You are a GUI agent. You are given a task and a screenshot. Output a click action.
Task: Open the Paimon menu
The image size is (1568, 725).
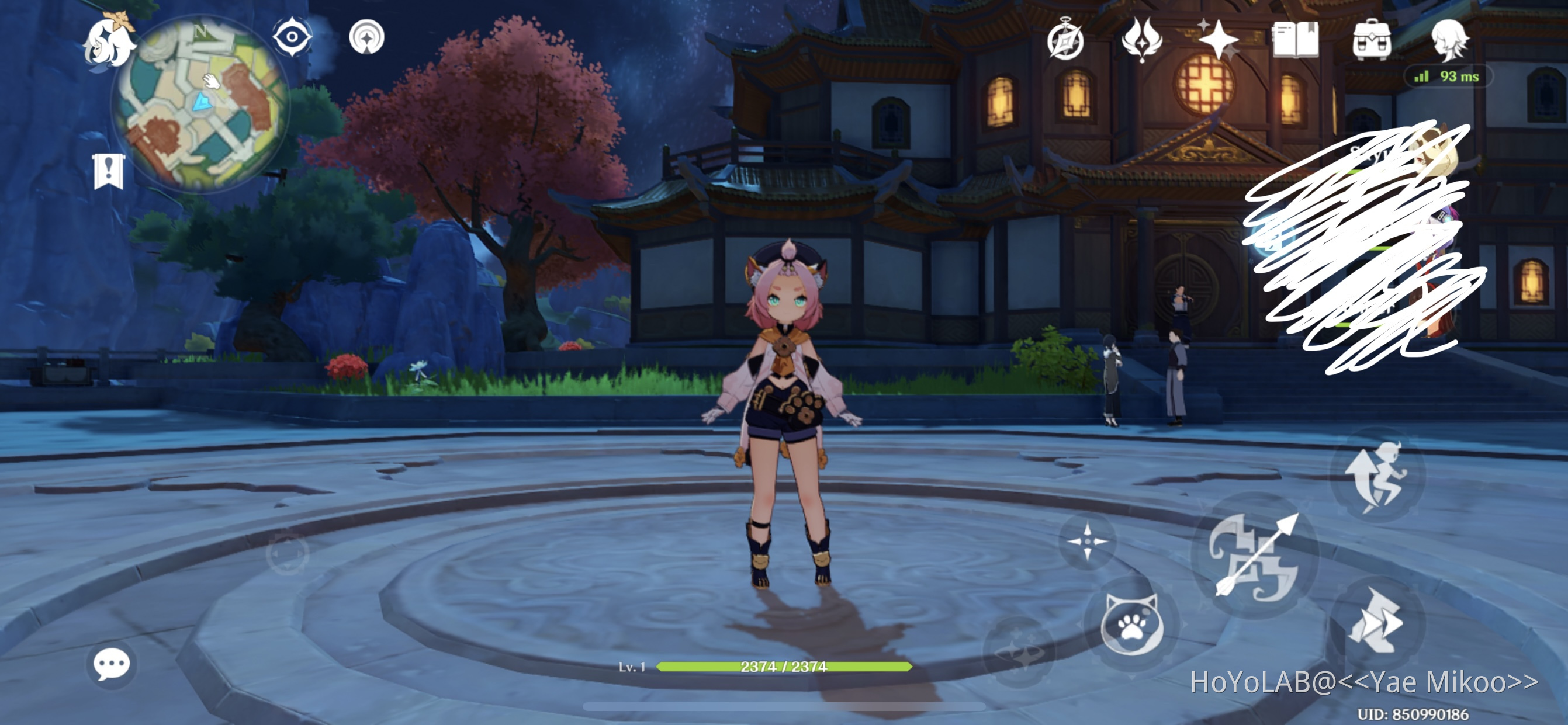108,41
